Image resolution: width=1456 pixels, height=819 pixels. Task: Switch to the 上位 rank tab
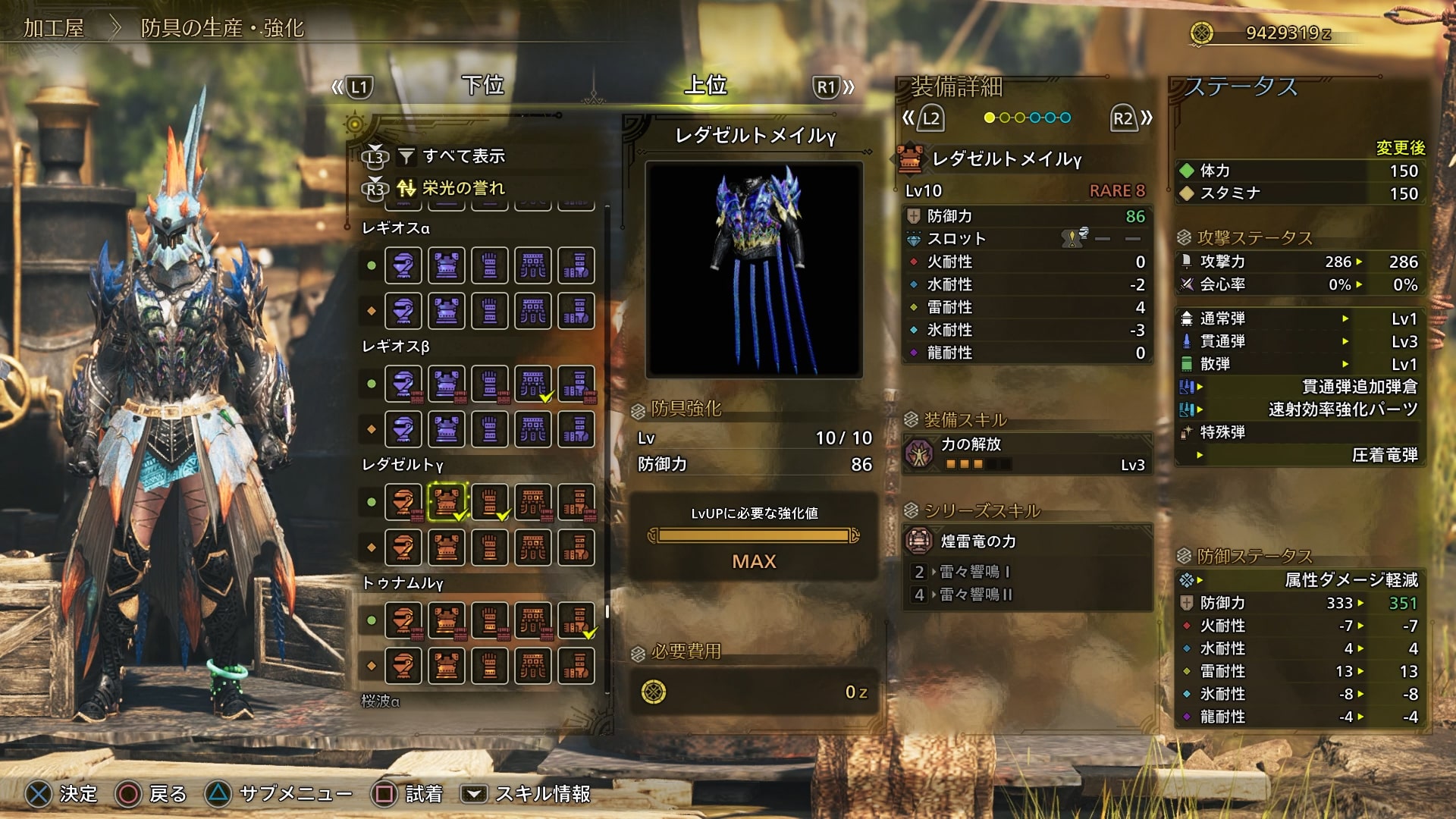tap(705, 86)
